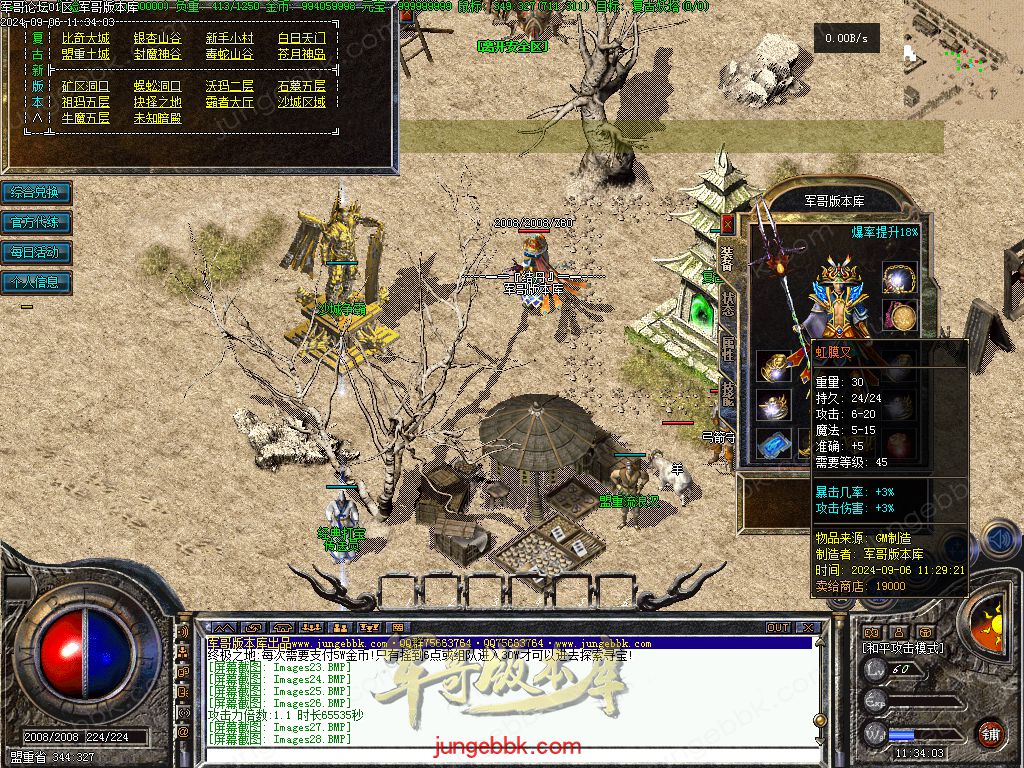Open the 技能 skills tab

coord(728,397)
